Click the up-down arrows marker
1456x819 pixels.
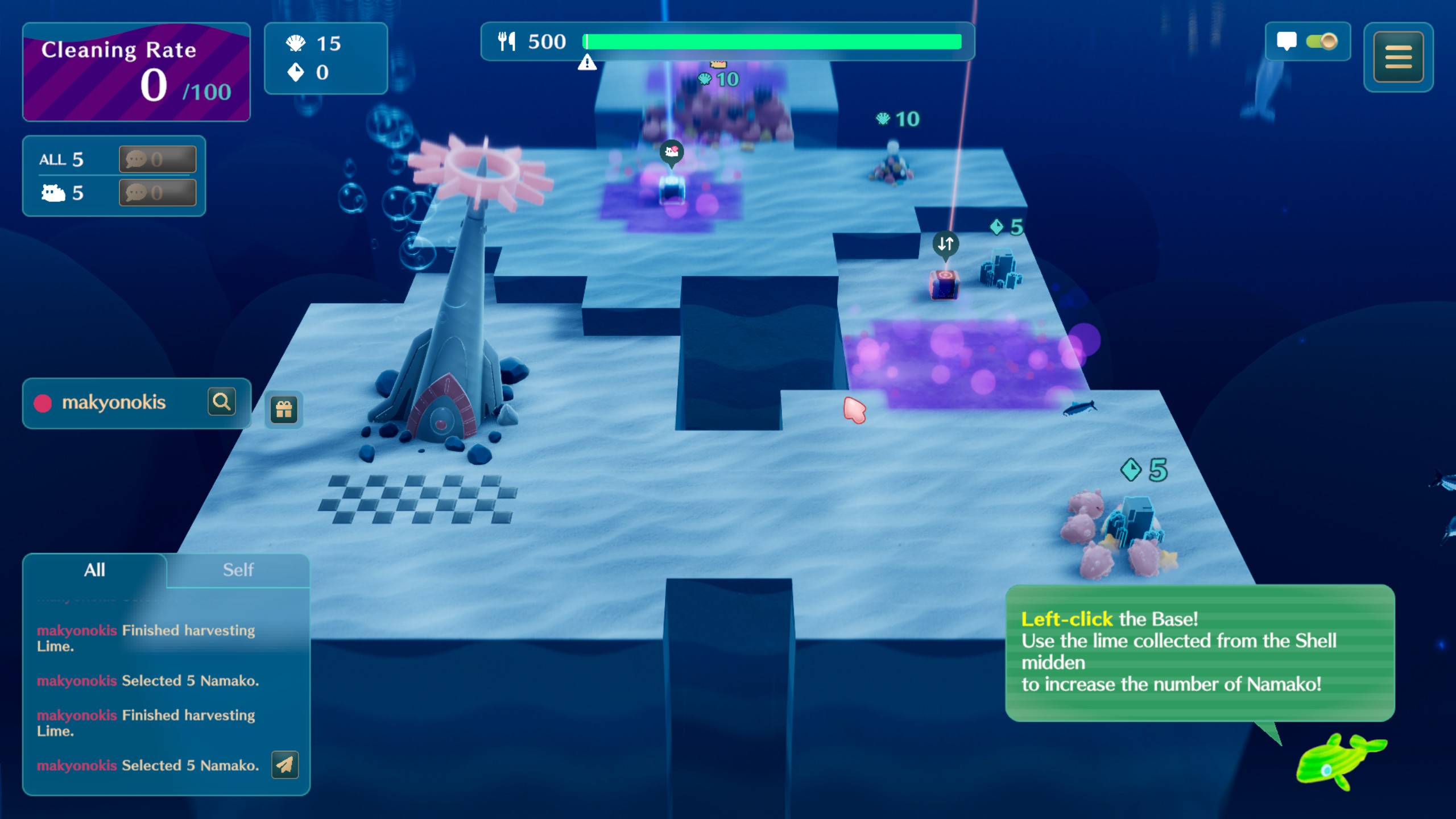point(945,244)
